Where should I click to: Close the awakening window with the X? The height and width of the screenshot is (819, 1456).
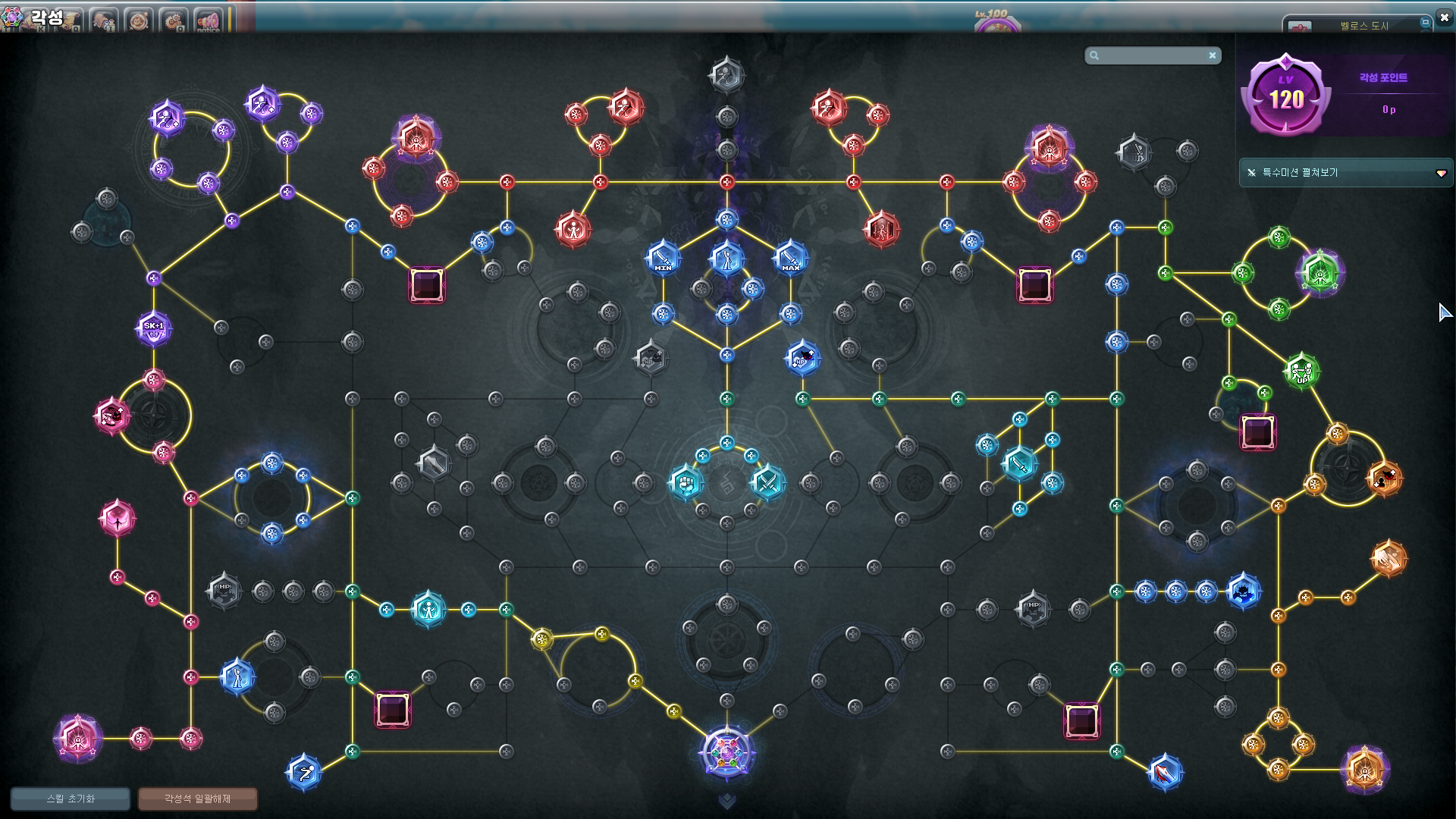tap(1444, 17)
